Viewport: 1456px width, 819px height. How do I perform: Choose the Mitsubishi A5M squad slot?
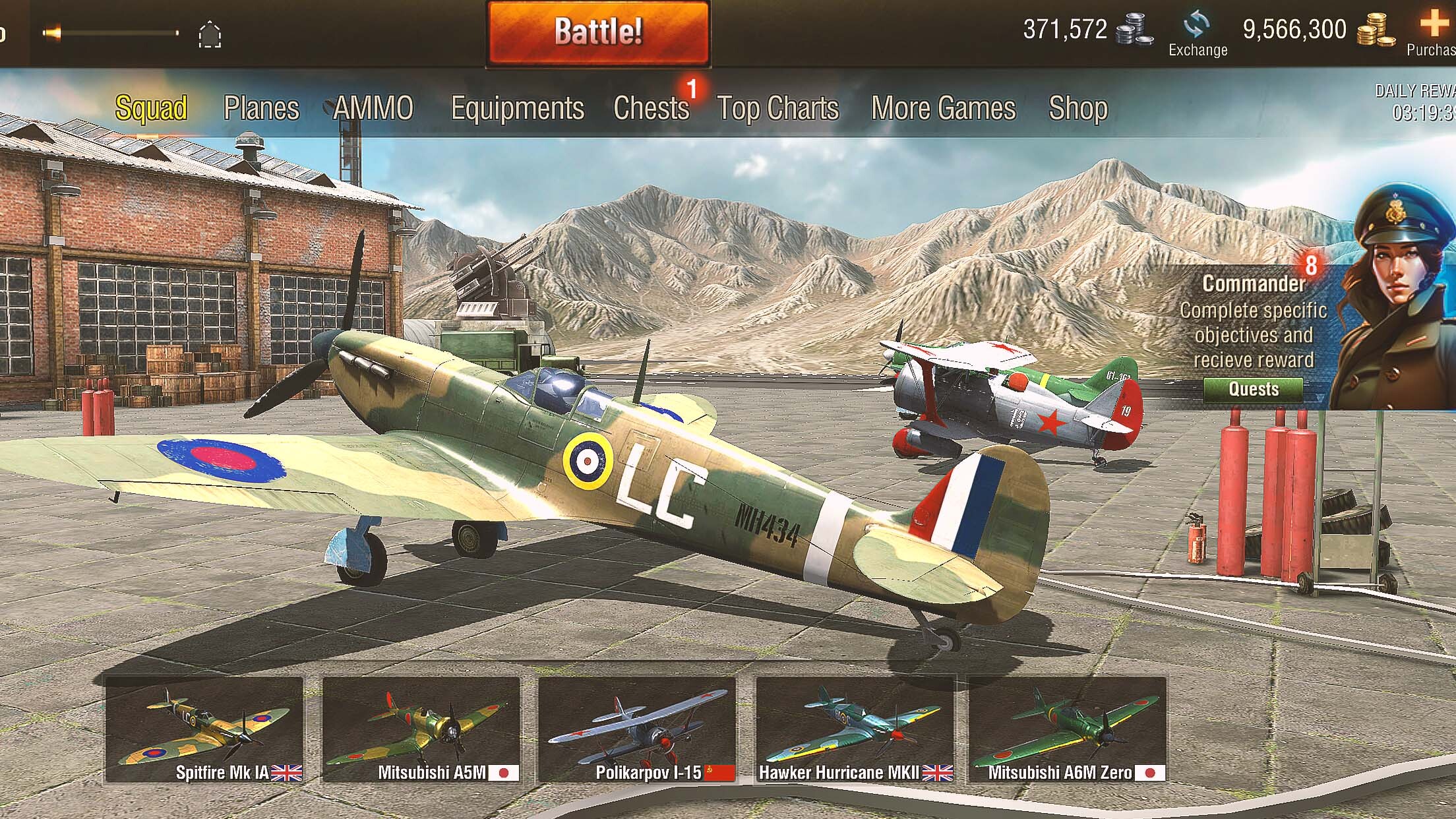point(421,729)
